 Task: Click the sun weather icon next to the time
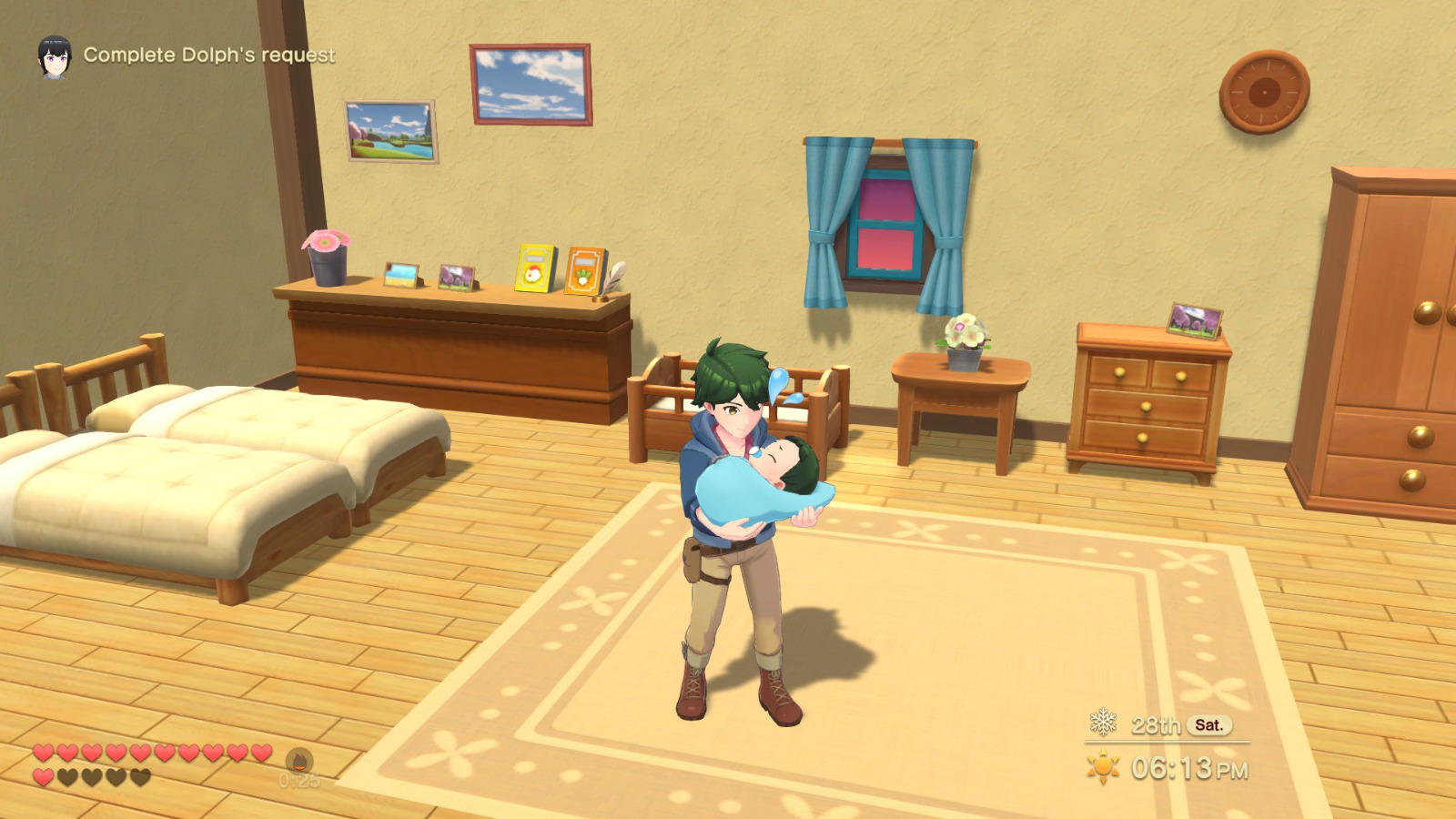tap(1103, 765)
